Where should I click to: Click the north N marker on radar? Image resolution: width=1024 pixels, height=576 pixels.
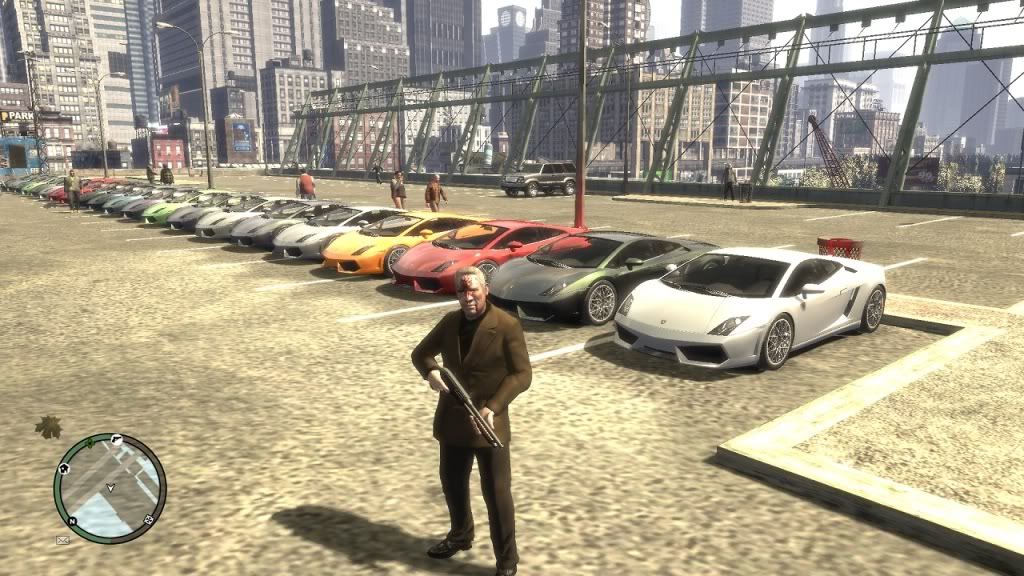coord(72,521)
